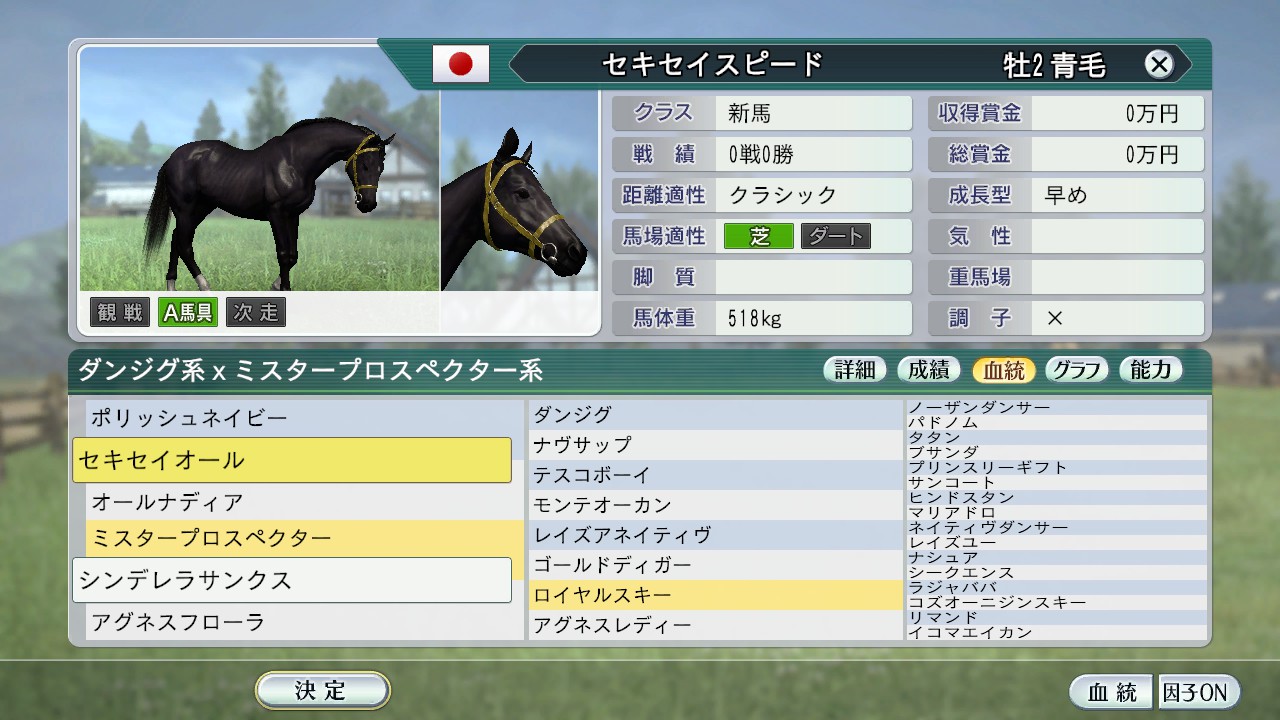Image resolution: width=1280 pixels, height=720 pixels.
Task: Open the 能力 ability tab
Action: point(1150,369)
